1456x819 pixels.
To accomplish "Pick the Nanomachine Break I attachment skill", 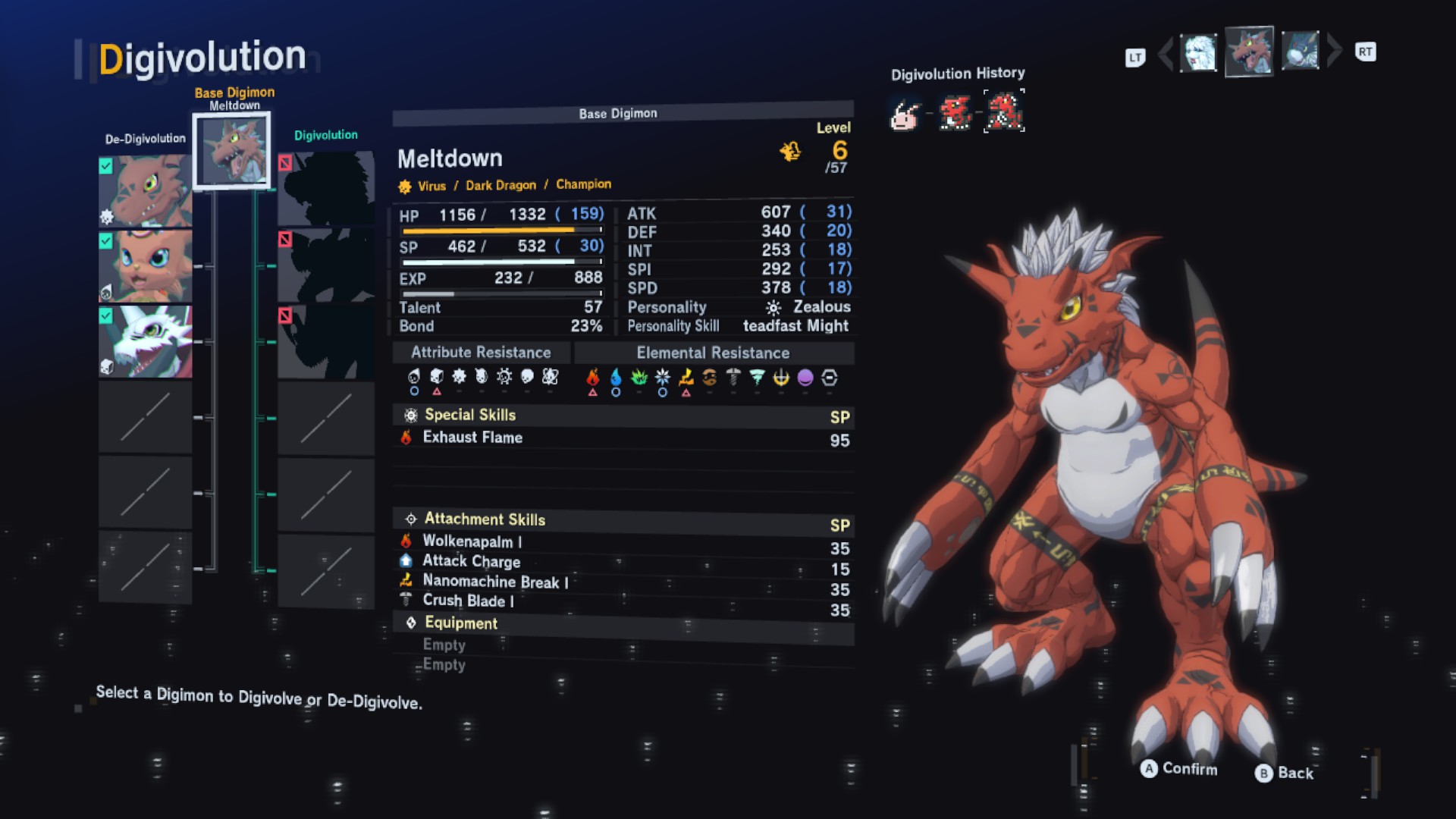I will click(494, 582).
